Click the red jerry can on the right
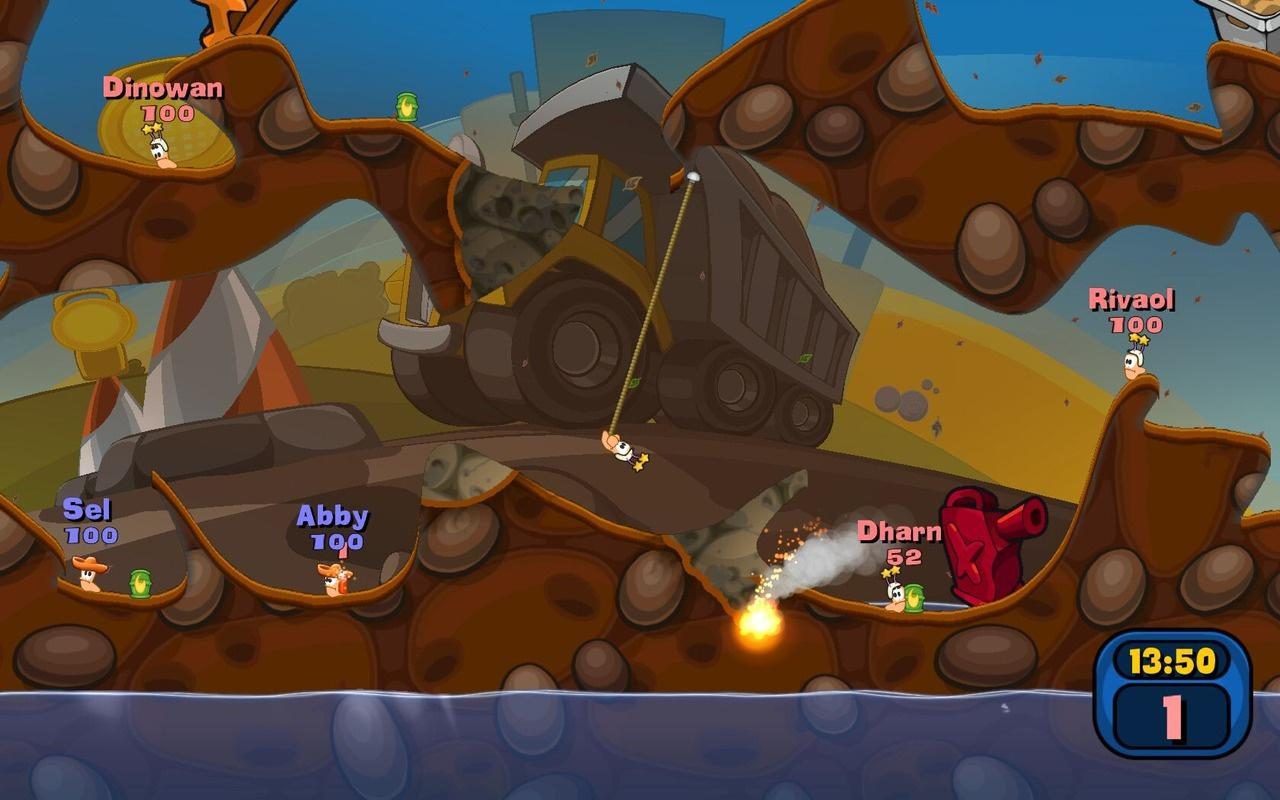 pos(980,545)
